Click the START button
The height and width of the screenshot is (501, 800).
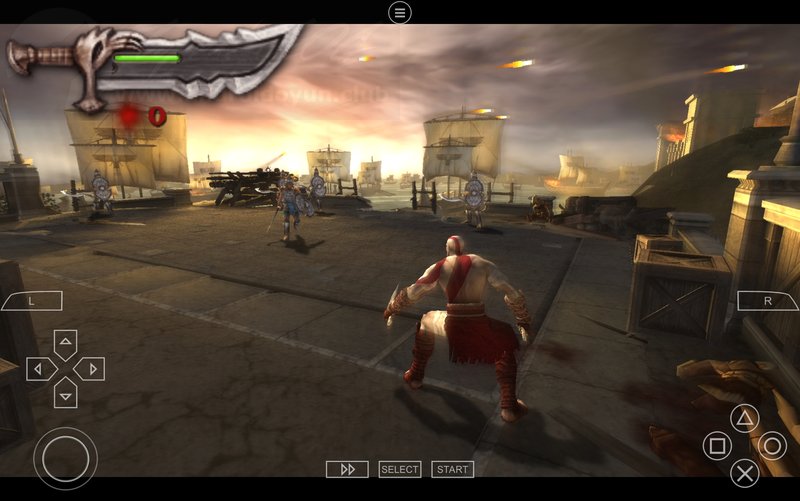452,469
